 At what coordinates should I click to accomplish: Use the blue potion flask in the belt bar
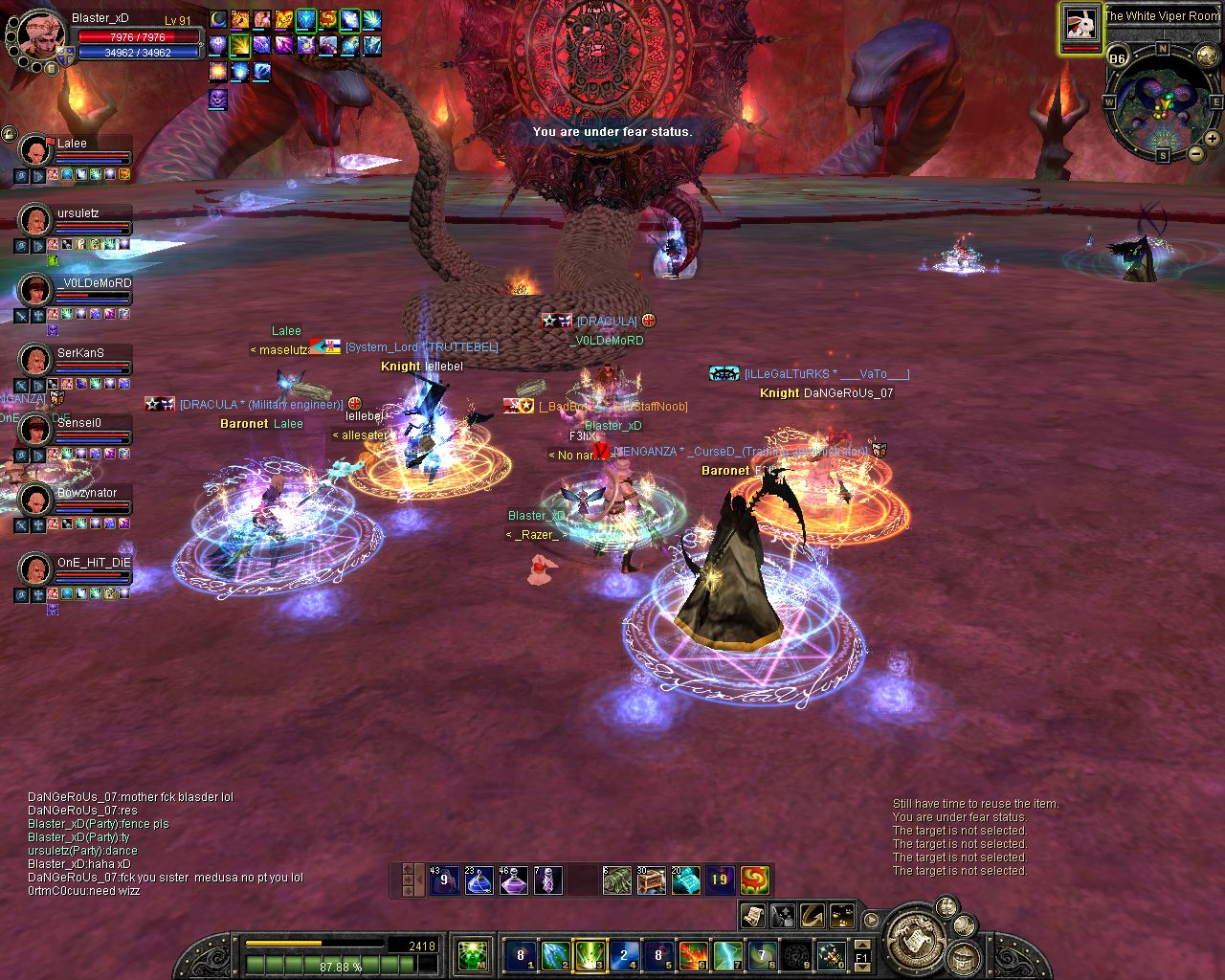(479, 880)
